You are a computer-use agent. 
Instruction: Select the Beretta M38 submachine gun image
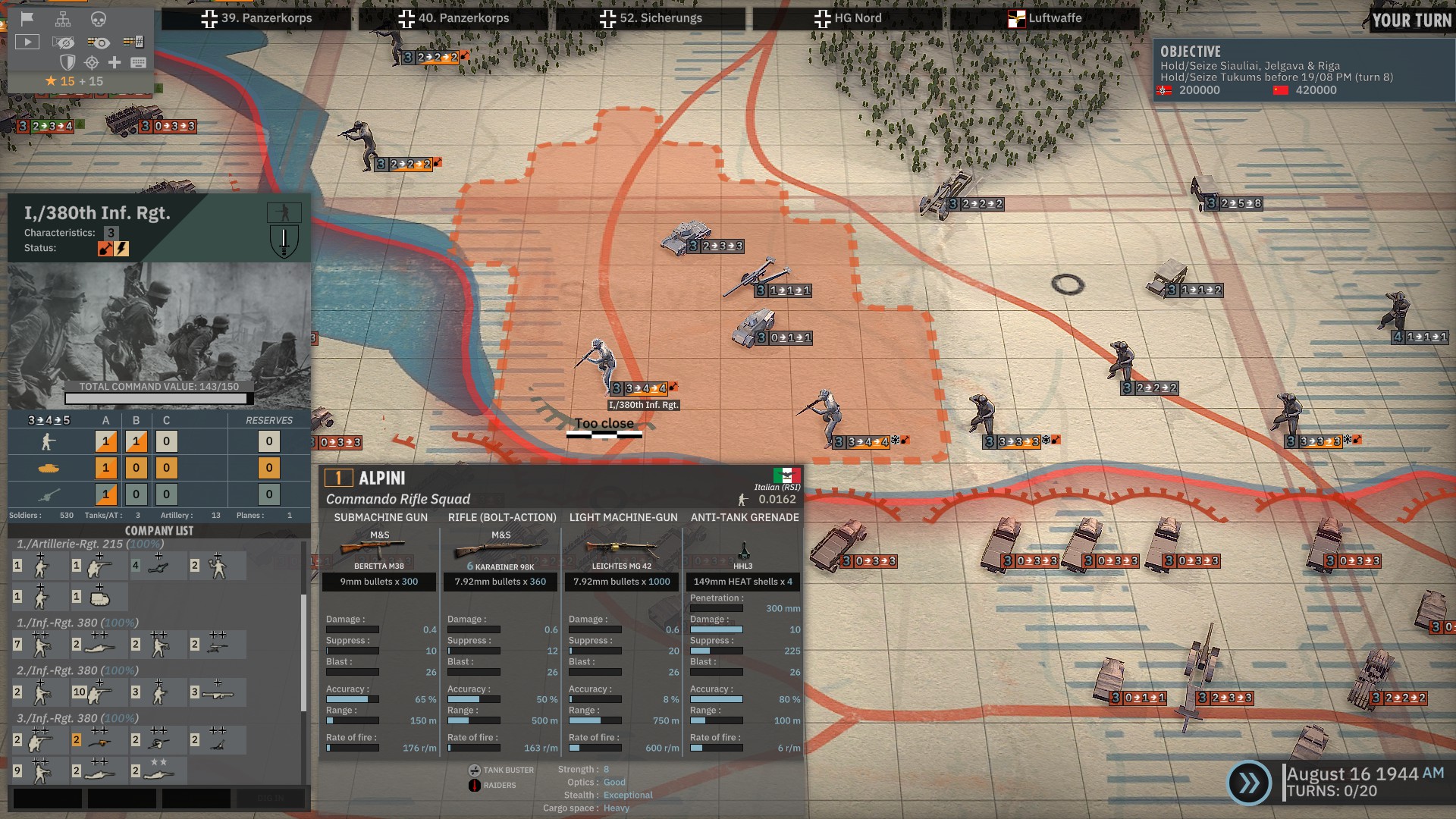click(x=379, y=548)
